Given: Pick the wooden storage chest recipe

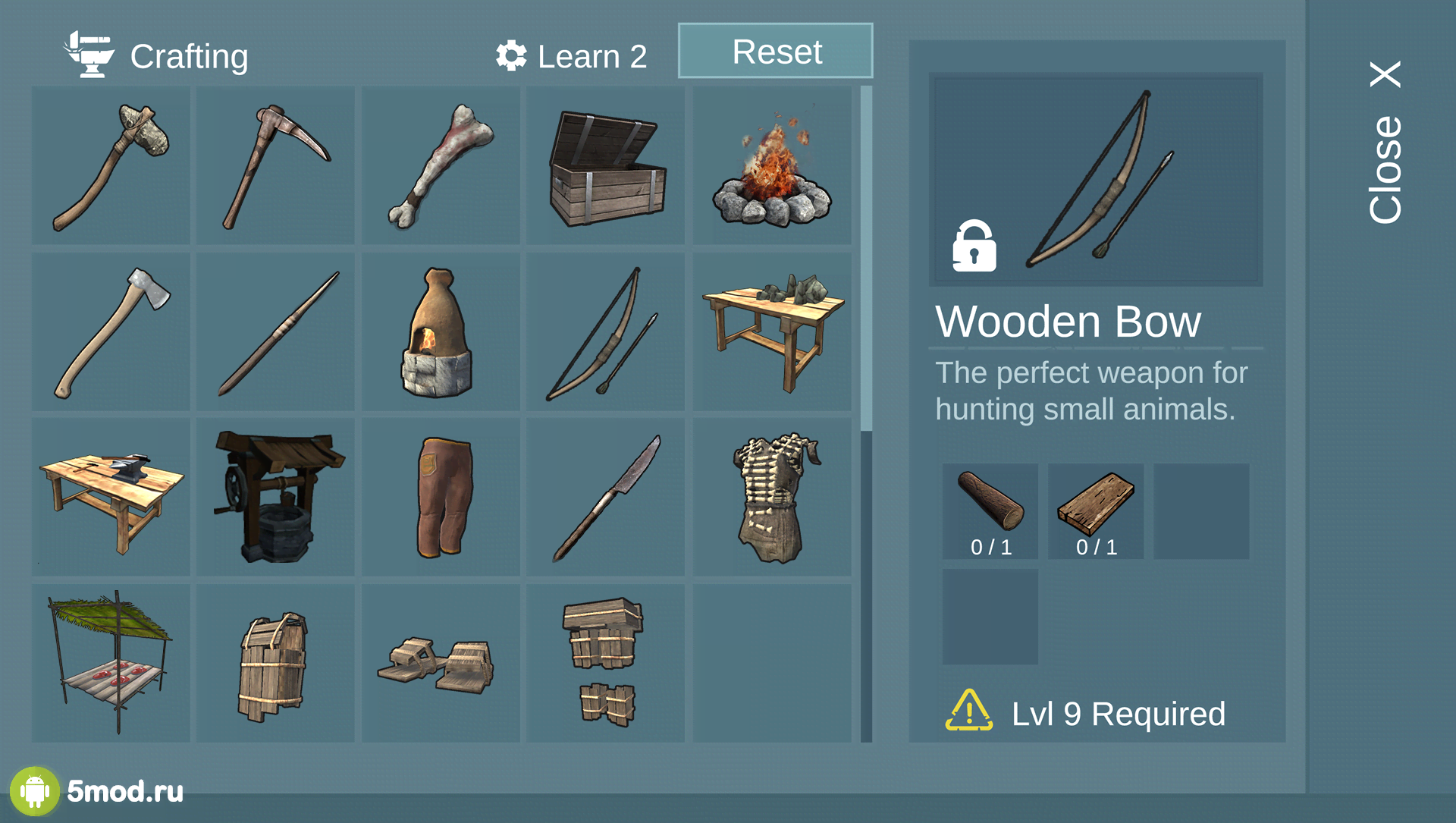Looking at the screenshot, I should click(606, 165).
